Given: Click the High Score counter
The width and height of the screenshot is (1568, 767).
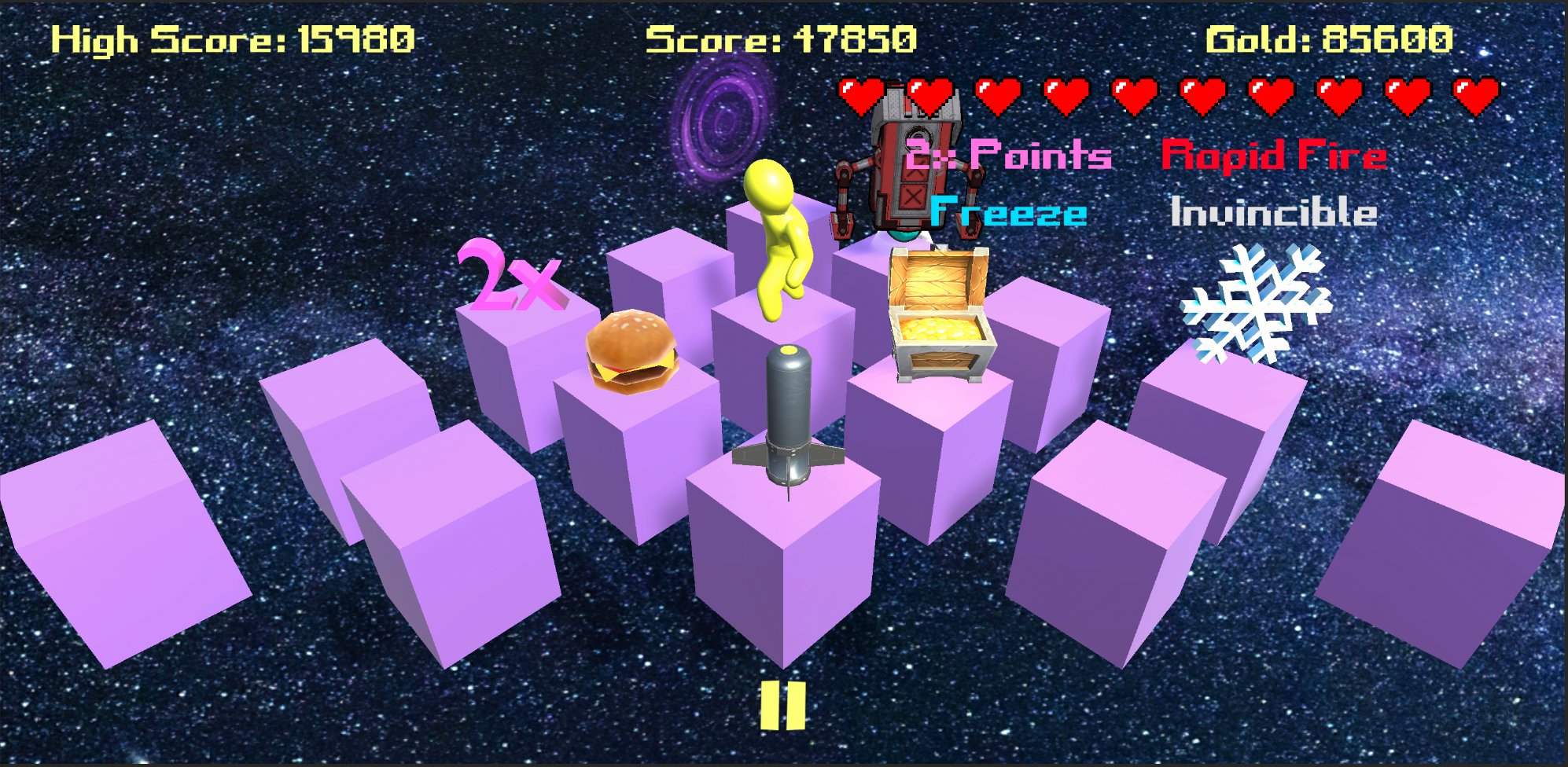Looking at the screenshot, I should point(234,38).
